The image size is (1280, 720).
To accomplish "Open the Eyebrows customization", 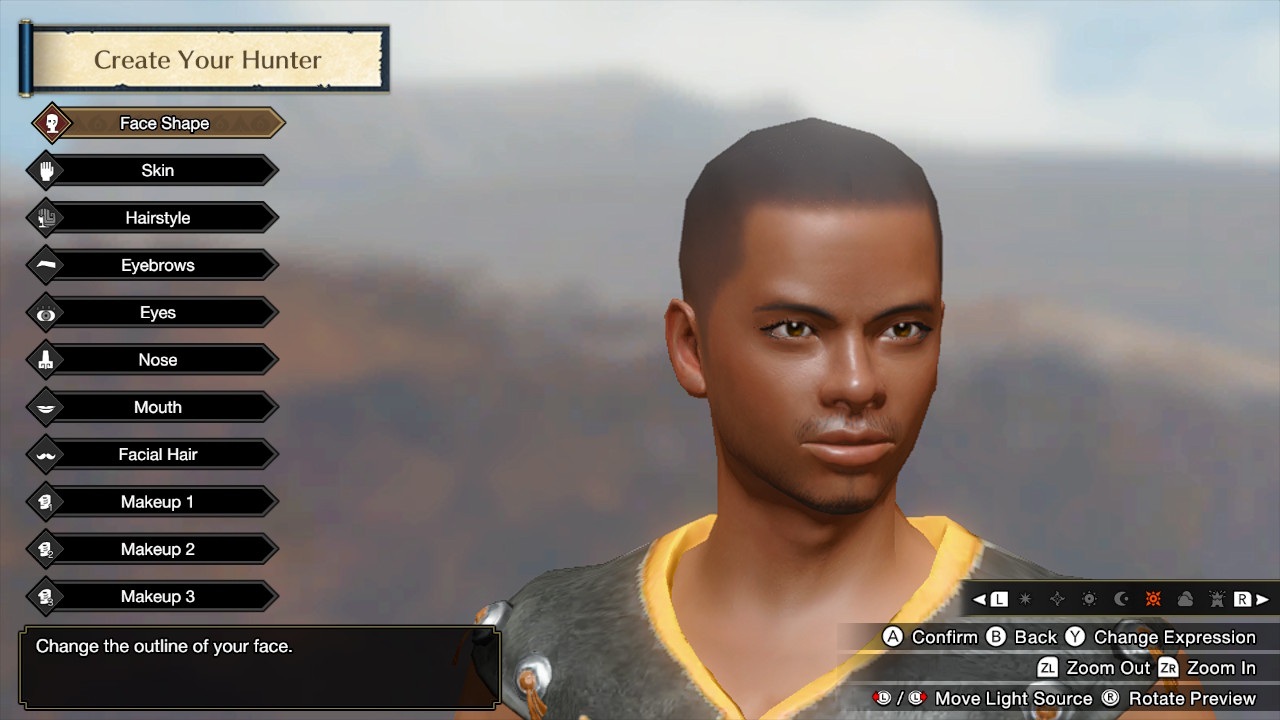I will point(157,265).
